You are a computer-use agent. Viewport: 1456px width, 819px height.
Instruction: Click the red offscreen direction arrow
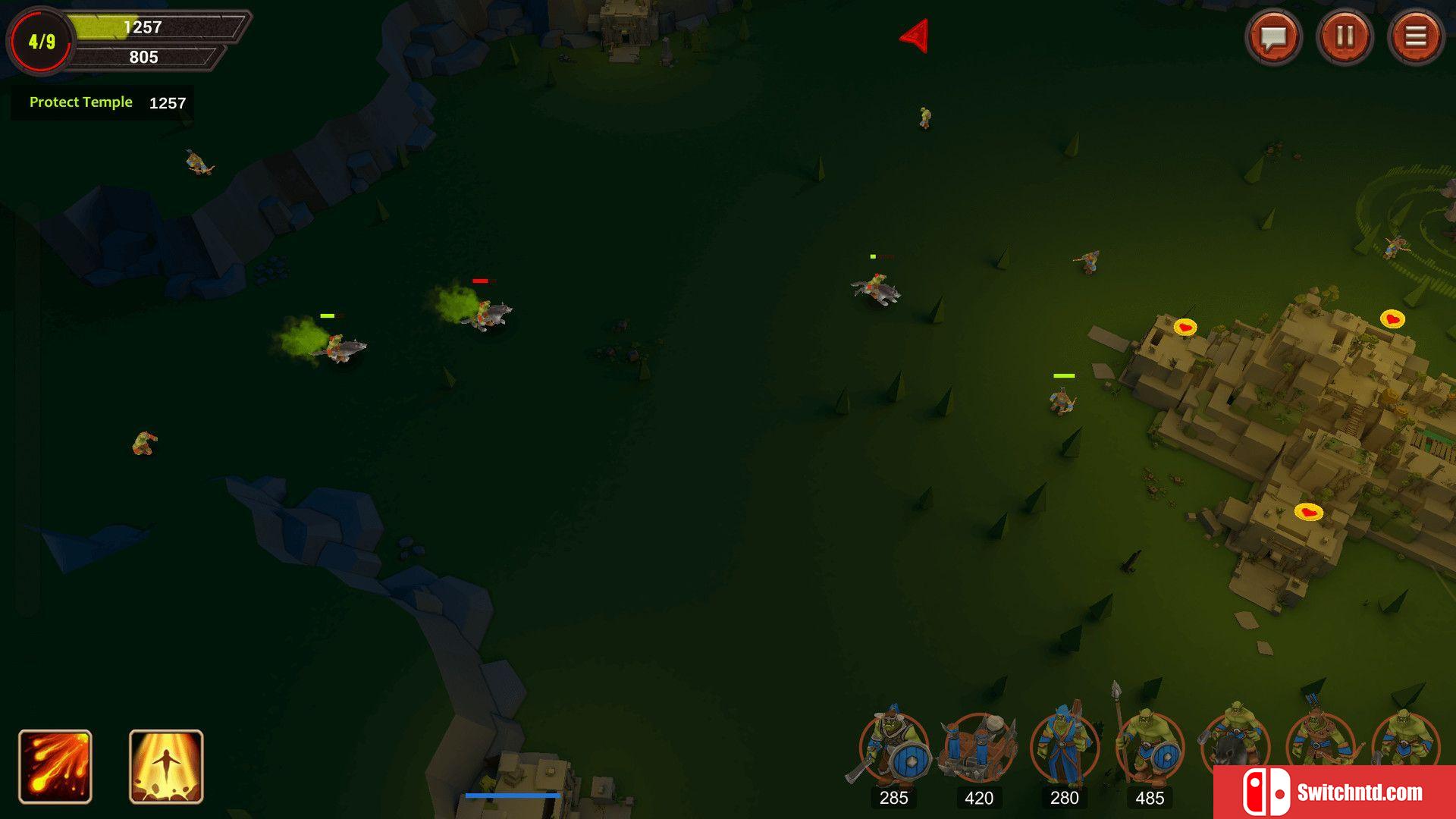[915, 36]
